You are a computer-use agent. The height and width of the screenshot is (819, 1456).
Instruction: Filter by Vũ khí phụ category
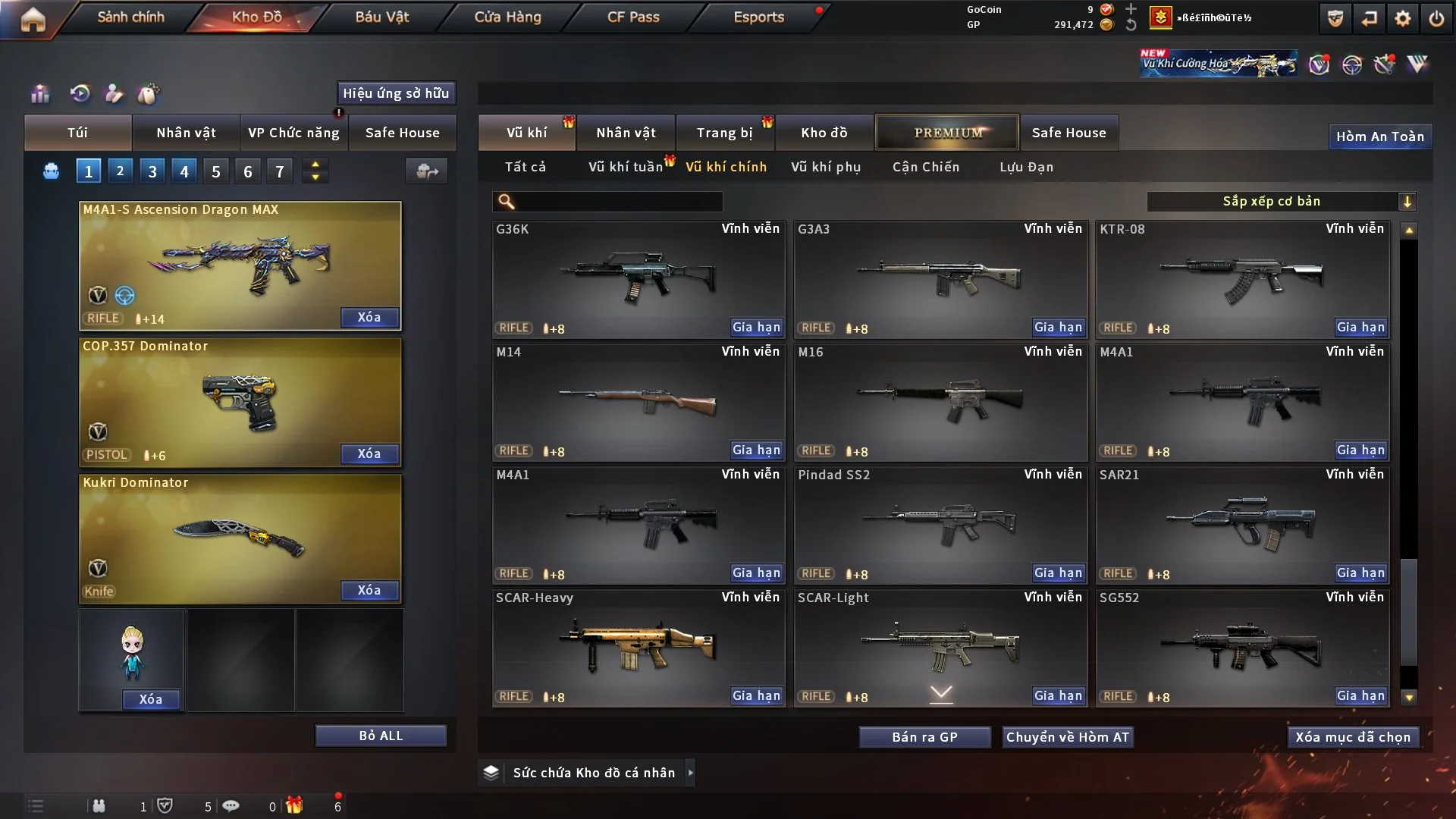click(x=826, y=167)
